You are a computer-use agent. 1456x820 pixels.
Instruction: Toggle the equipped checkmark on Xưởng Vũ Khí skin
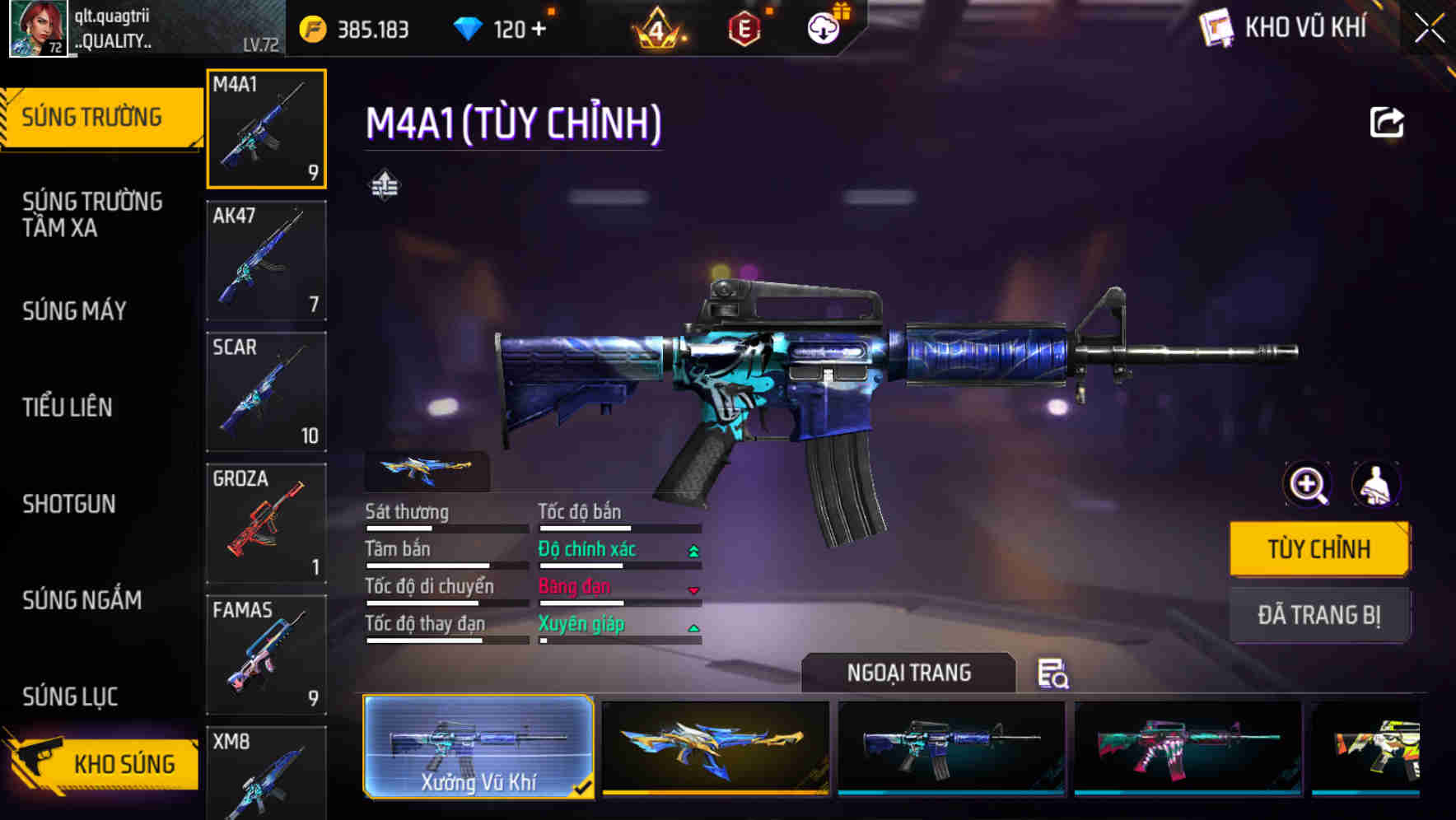pos(582,787)
